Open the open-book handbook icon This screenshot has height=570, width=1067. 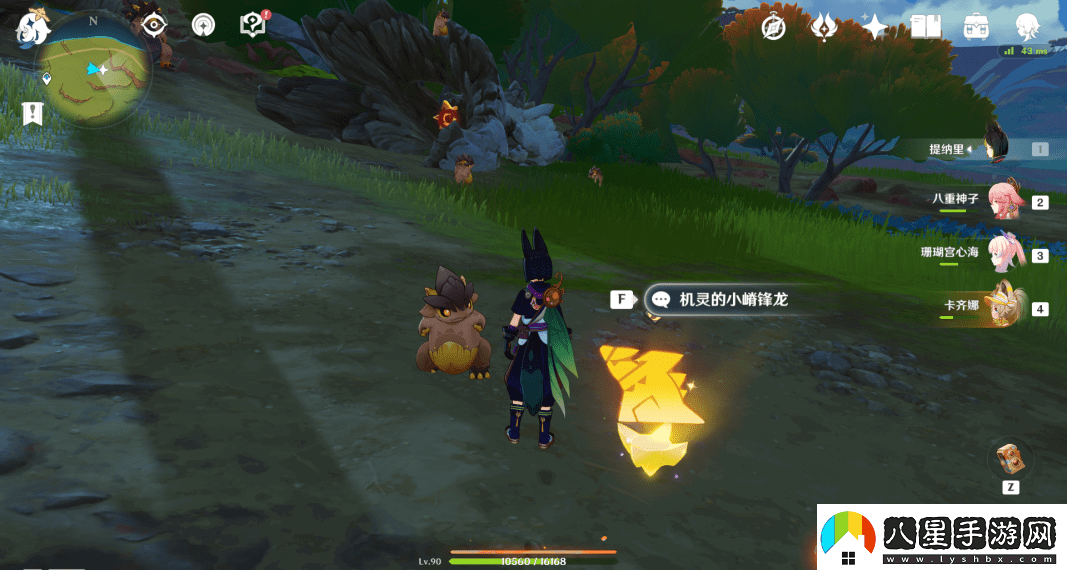(x=926, y=28)
